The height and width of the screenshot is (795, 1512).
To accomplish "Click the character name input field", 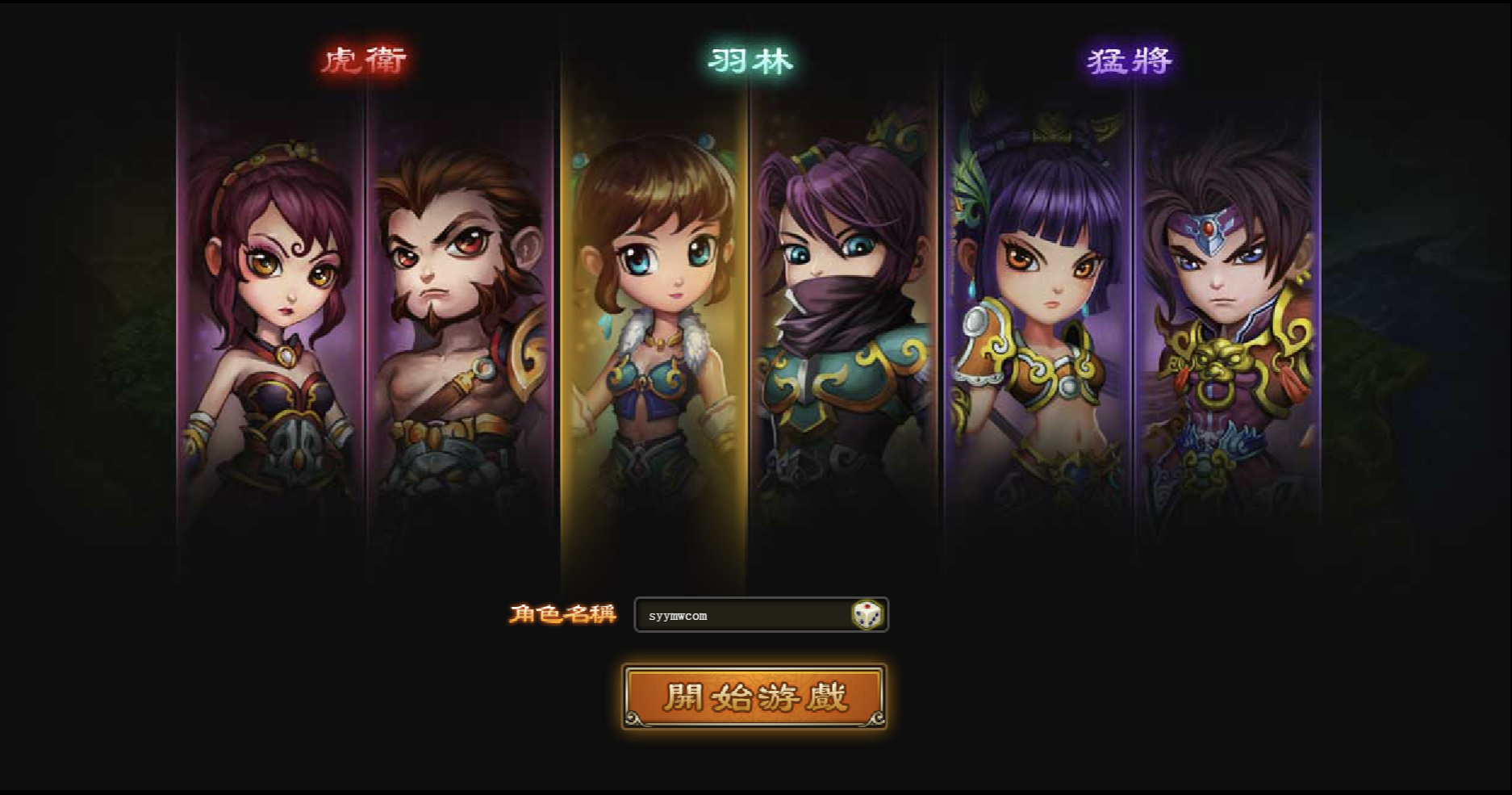I will click(x=742, y=615).
